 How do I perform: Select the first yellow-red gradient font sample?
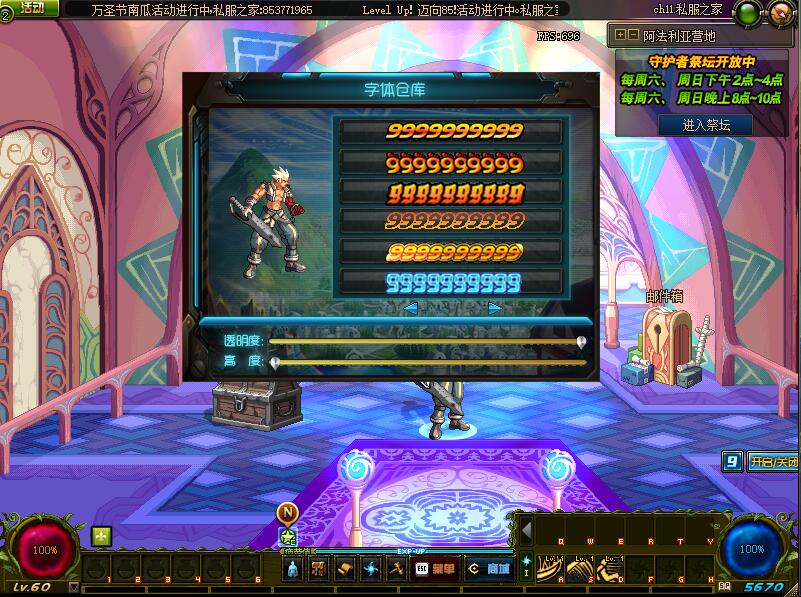click(454, 132)
